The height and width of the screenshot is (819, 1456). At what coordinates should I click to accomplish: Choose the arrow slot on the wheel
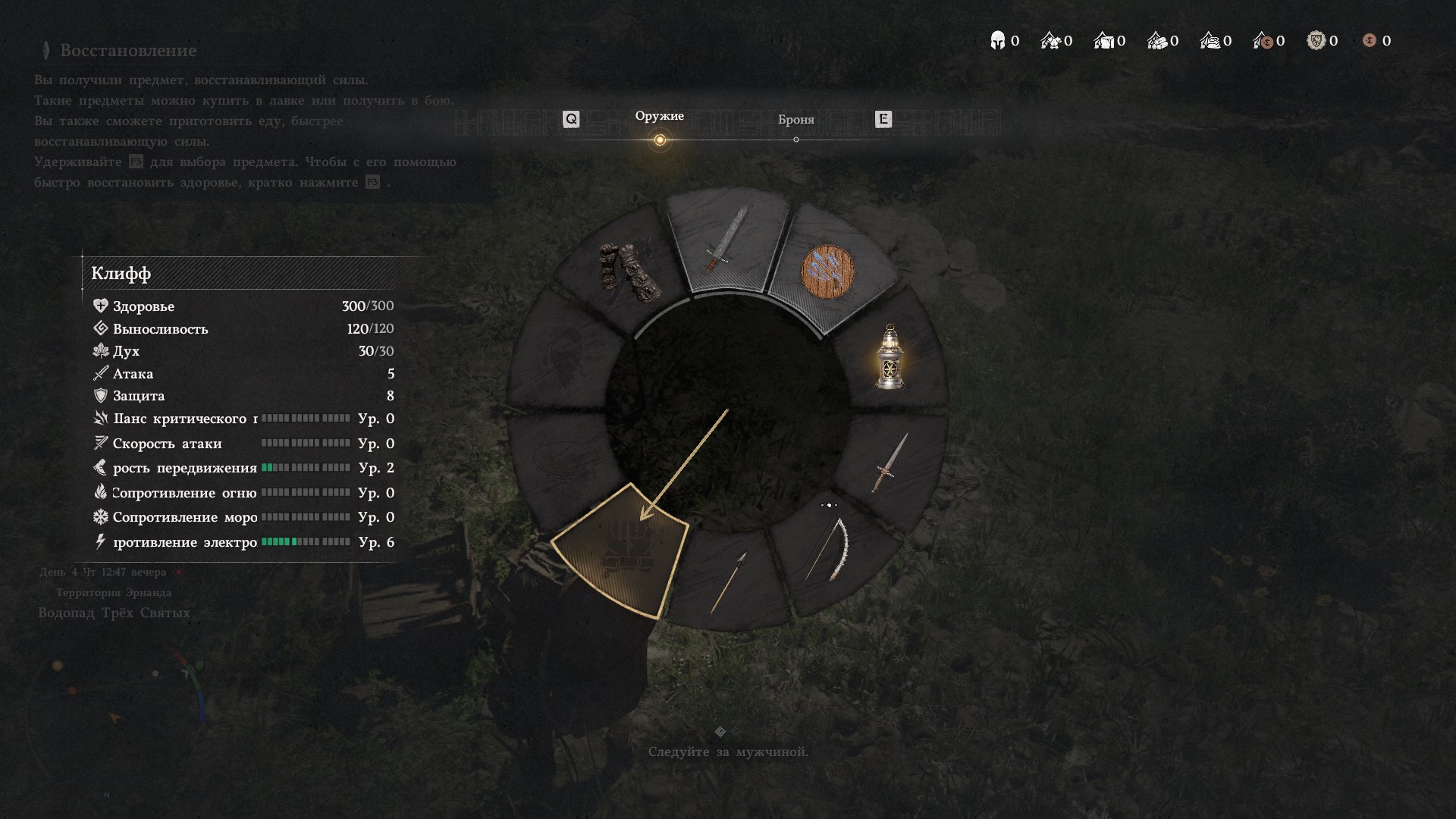pyautogui.click(x=729, y=582)
